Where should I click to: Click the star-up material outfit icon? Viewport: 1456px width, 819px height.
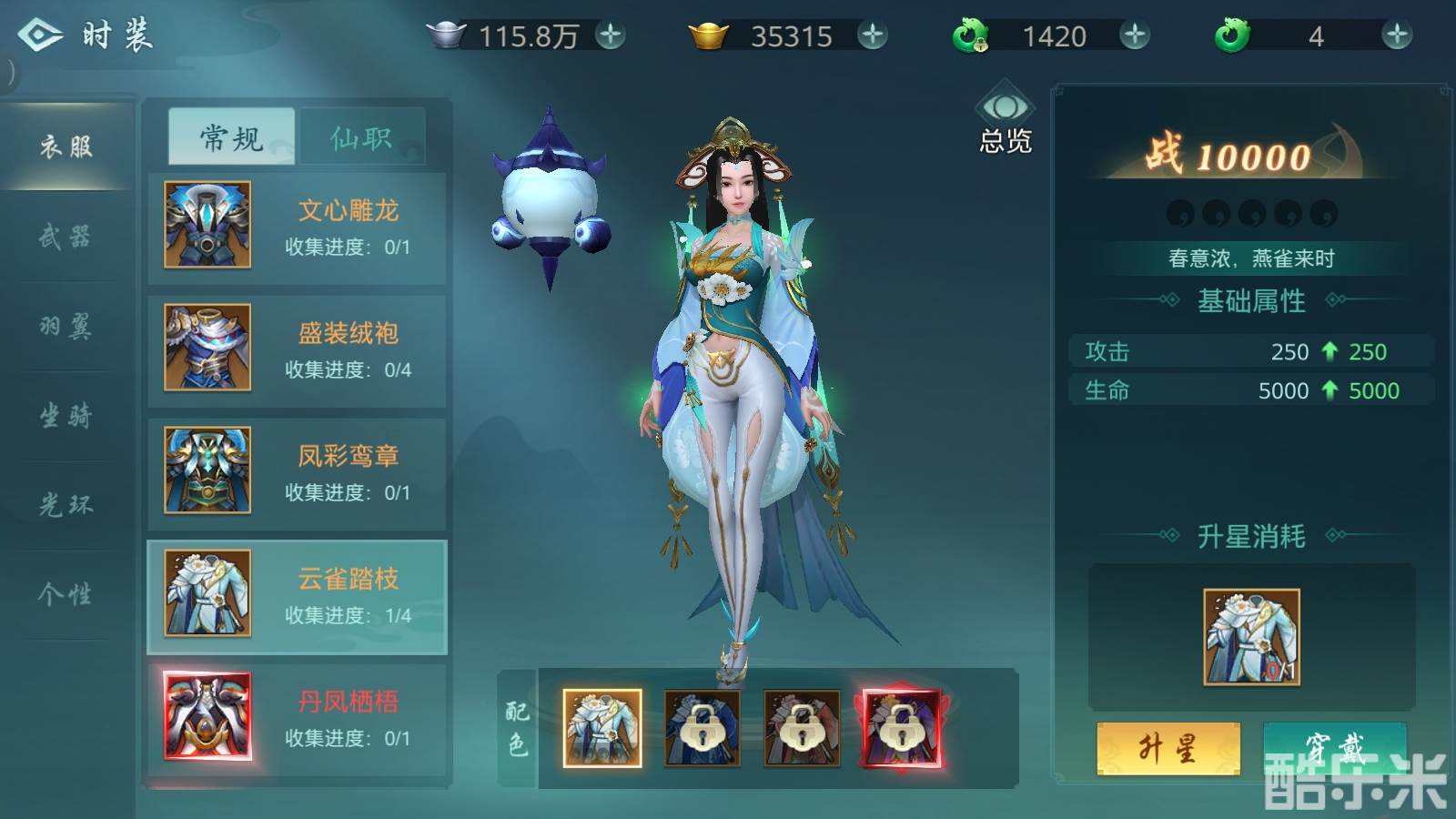(x=1251, y=637)
